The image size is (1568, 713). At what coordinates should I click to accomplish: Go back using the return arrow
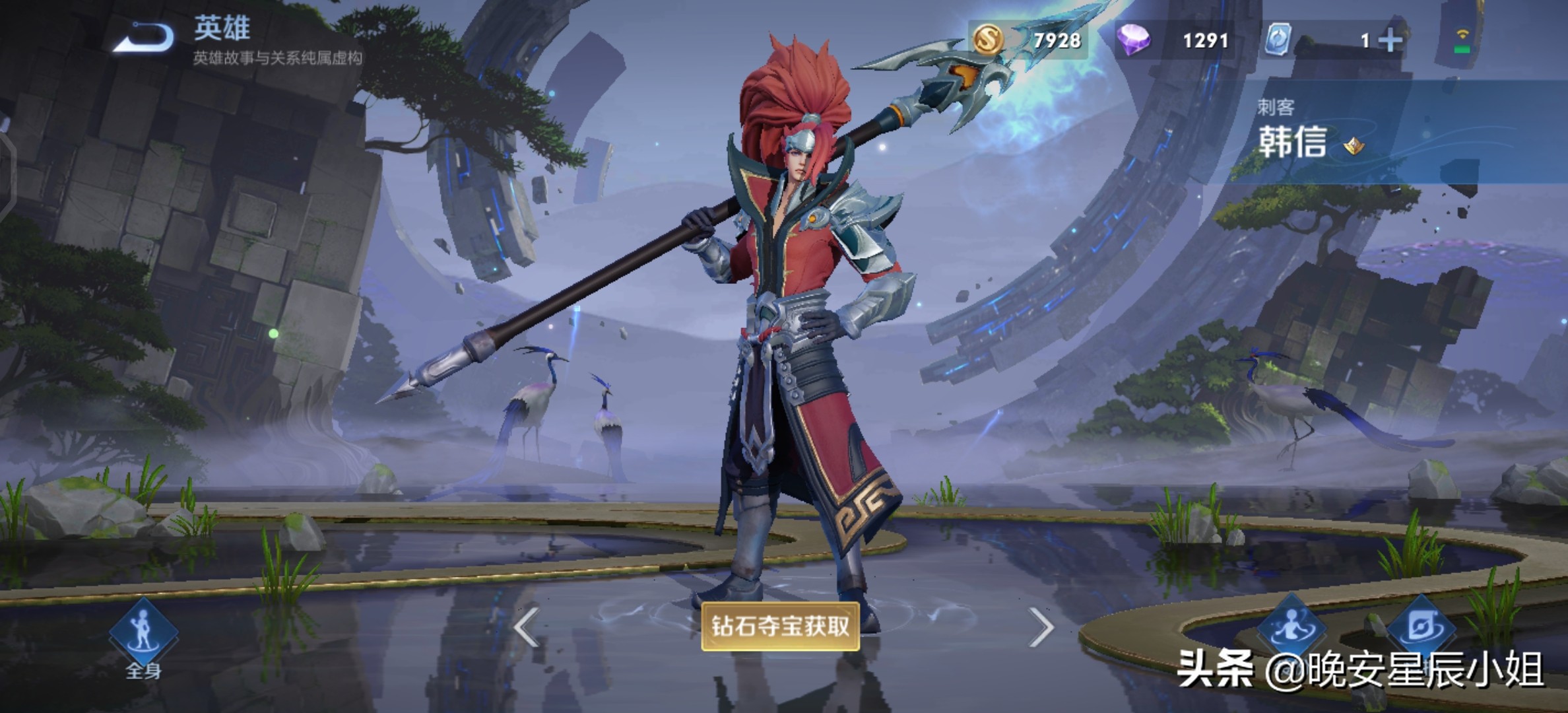(145, 38)
